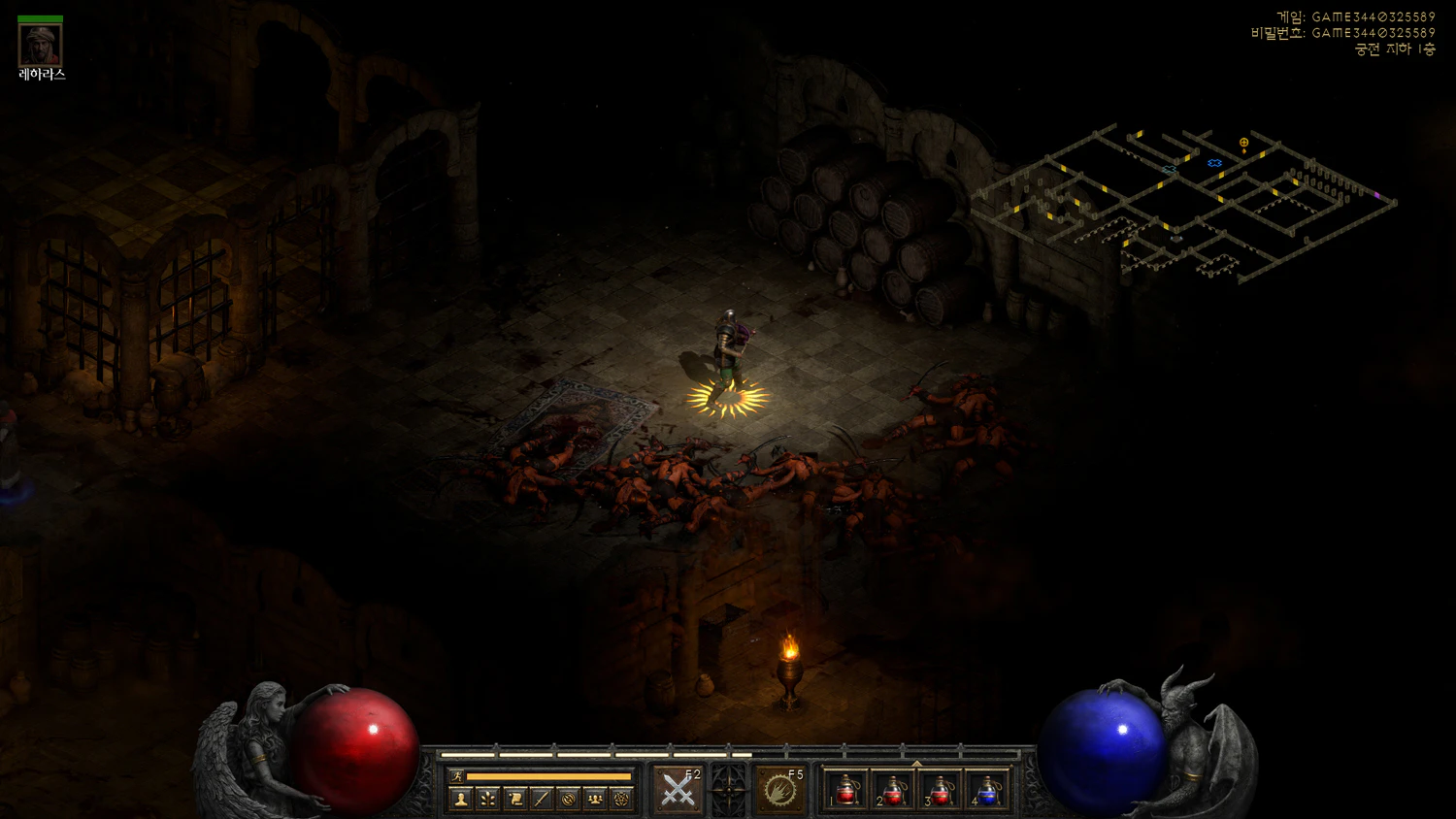Select the claw right skill (F5)

tap(779, 790)
